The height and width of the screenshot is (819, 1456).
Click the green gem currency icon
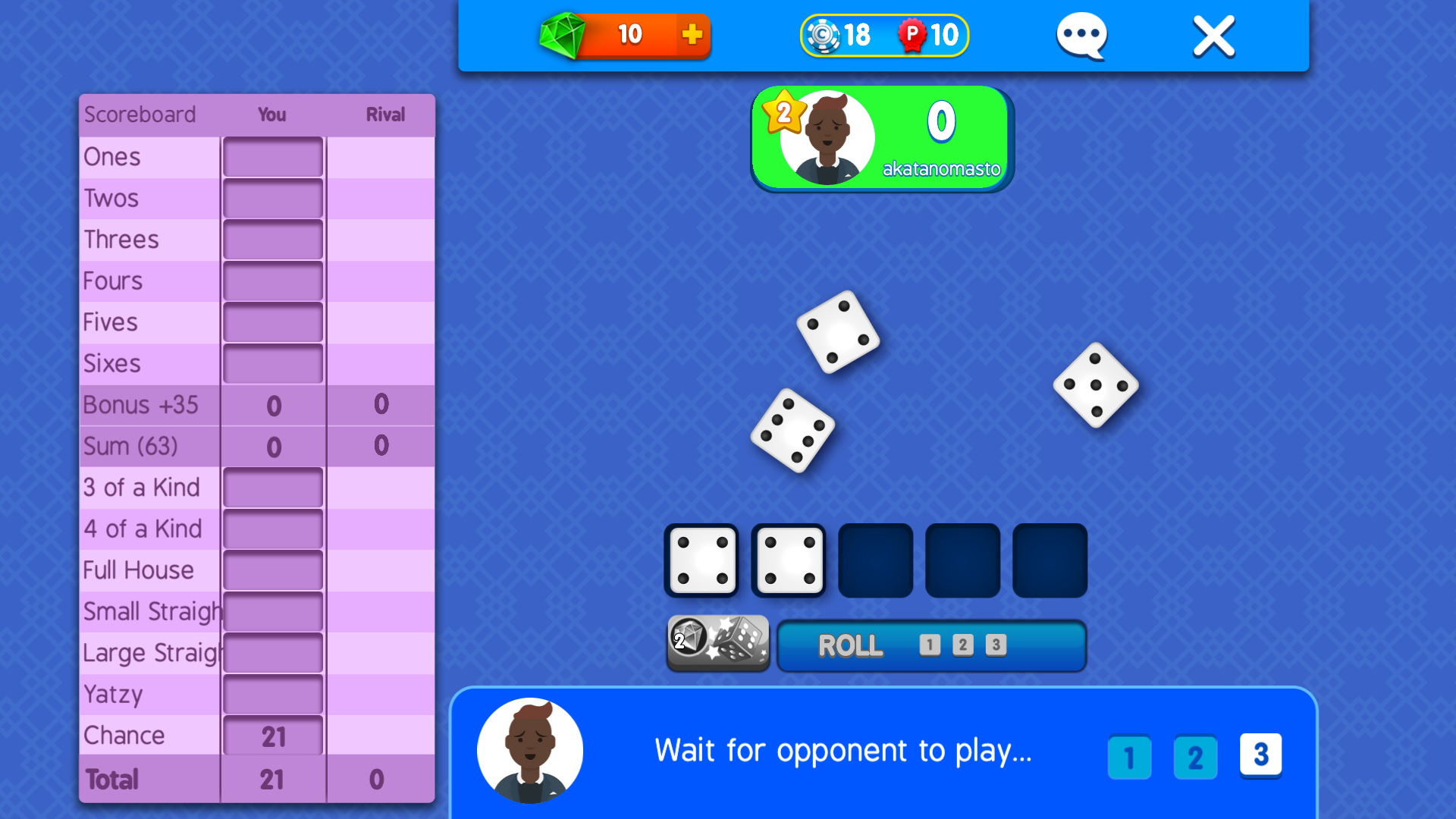tap(564, 34)
